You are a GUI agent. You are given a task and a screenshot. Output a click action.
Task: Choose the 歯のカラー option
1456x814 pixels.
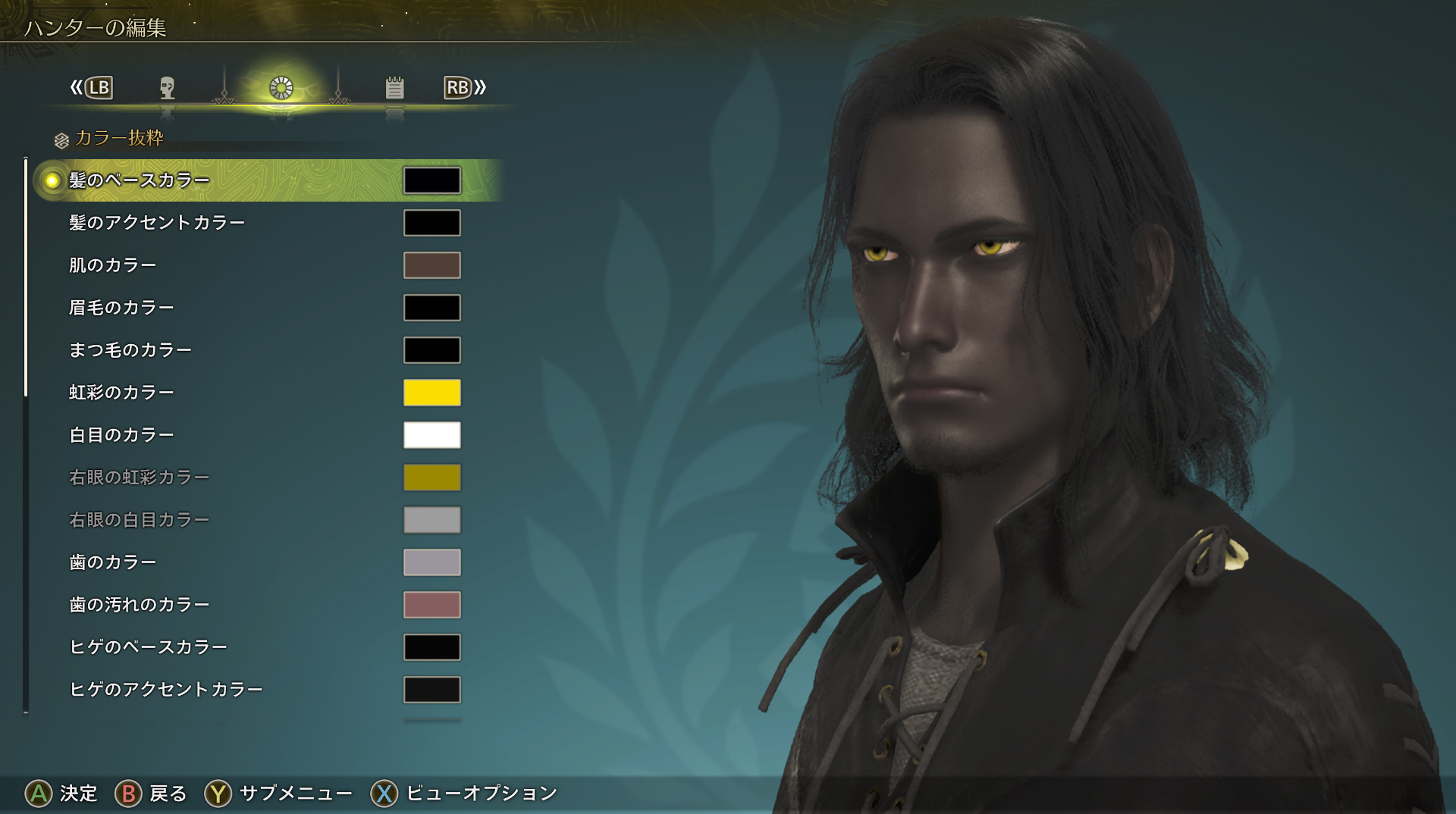pos(113,562)
